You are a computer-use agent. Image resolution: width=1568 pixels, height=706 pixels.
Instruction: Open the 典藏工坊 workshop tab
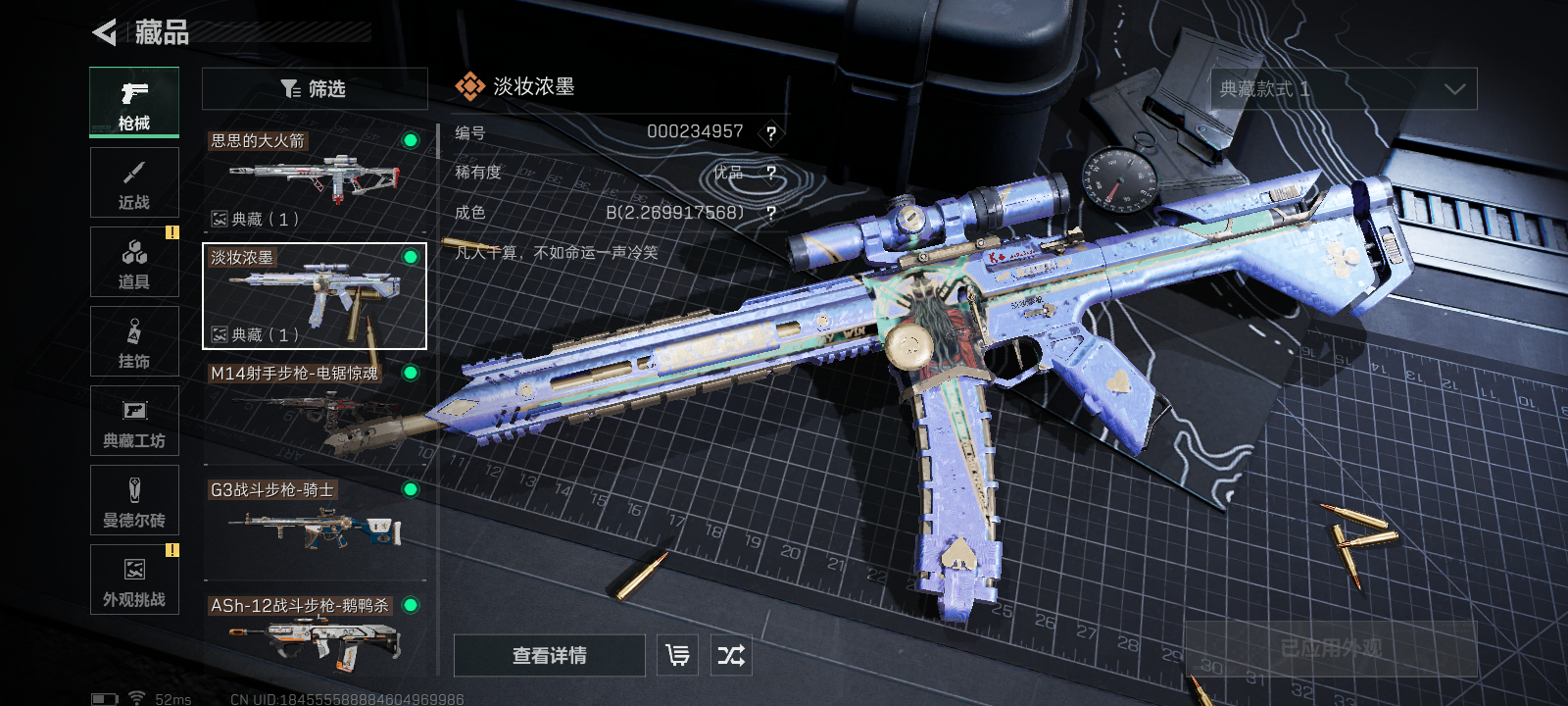pos(134,421)
